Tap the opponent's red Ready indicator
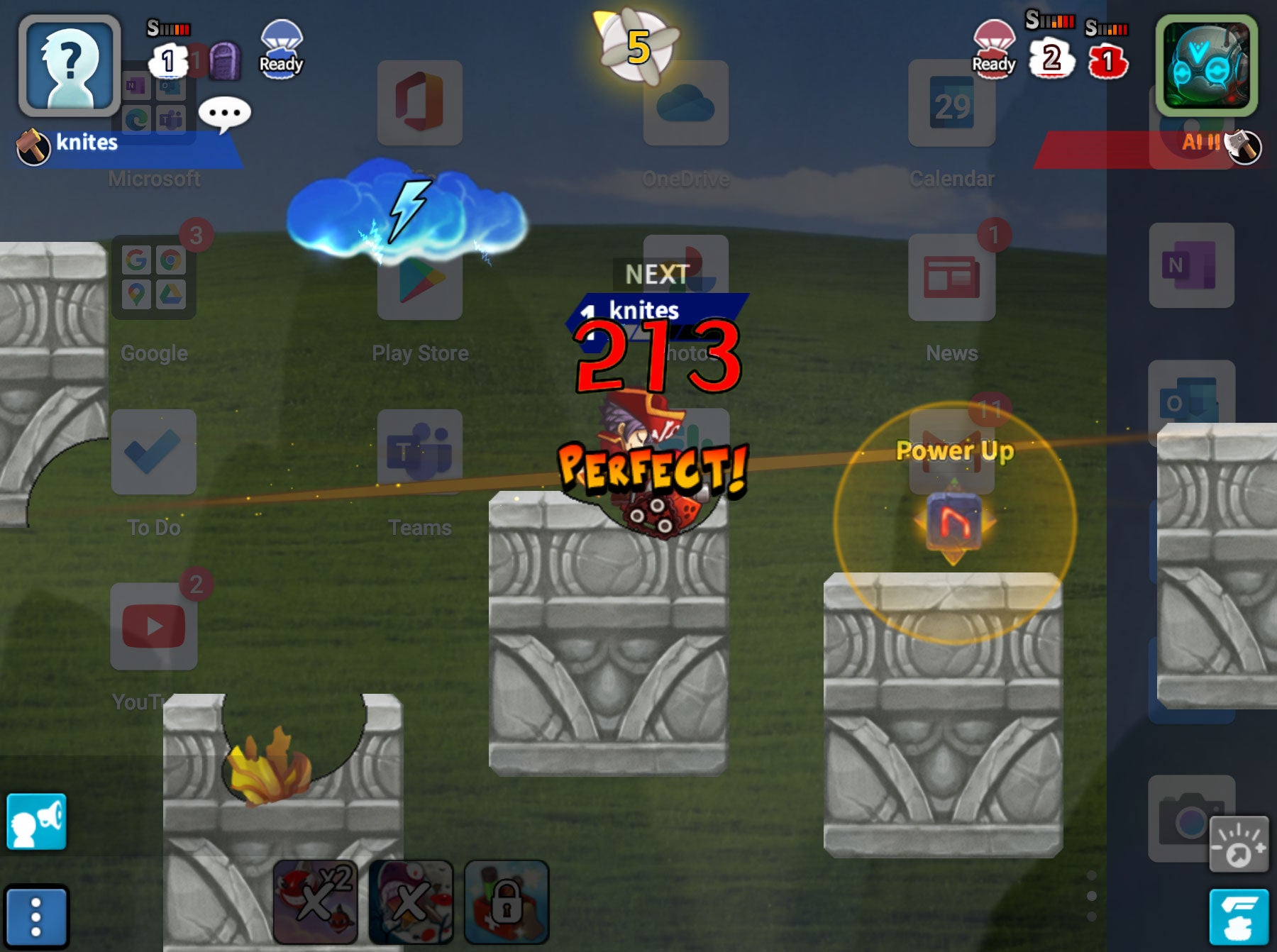Screen dimensions: 1277x952 995,46
